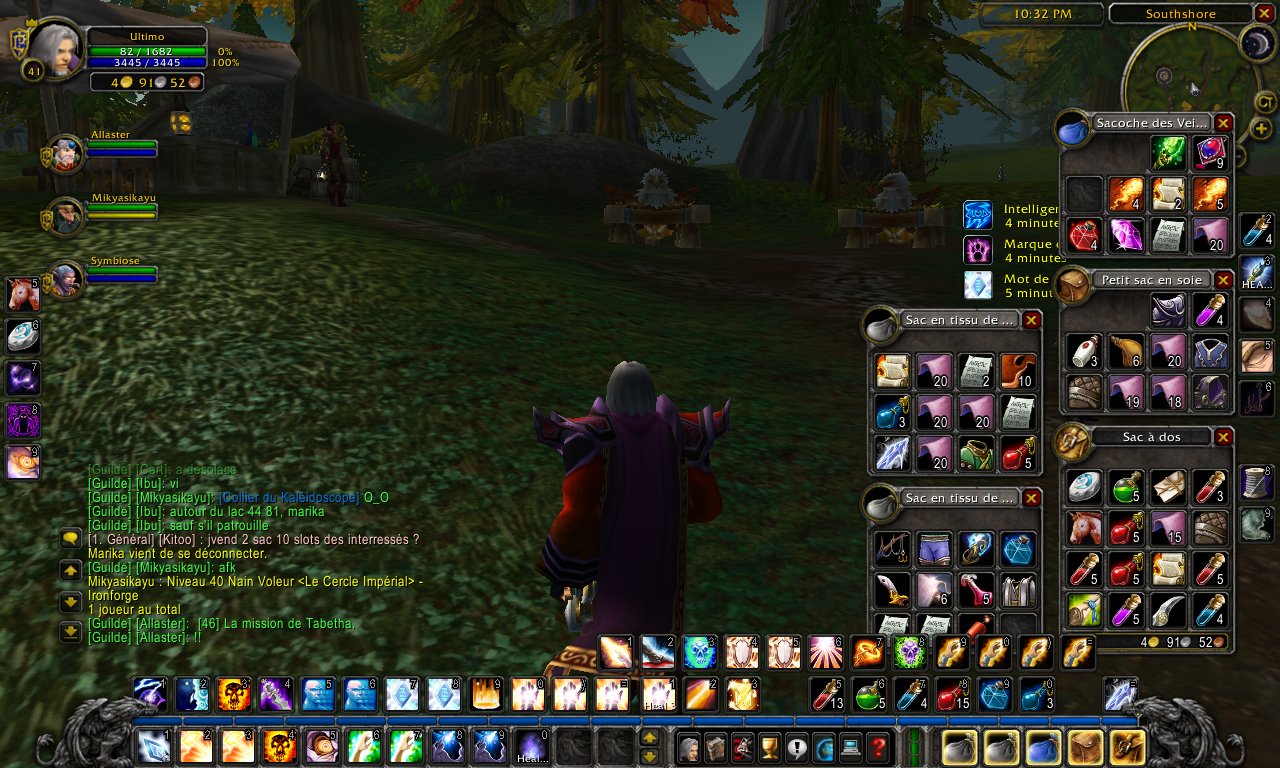Close the Petit sac en soie bag
This screenshot has height=768, width=1280.
tap(1224, 280)
